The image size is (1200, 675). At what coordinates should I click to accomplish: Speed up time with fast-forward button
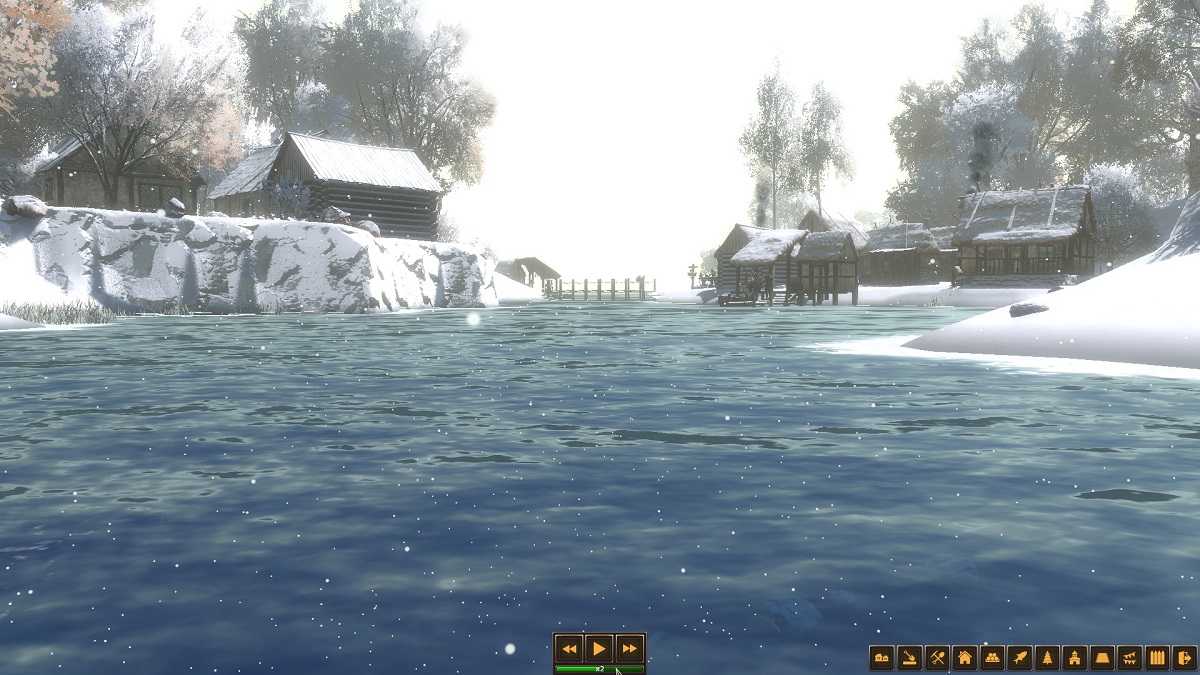[x=629, y=648]
